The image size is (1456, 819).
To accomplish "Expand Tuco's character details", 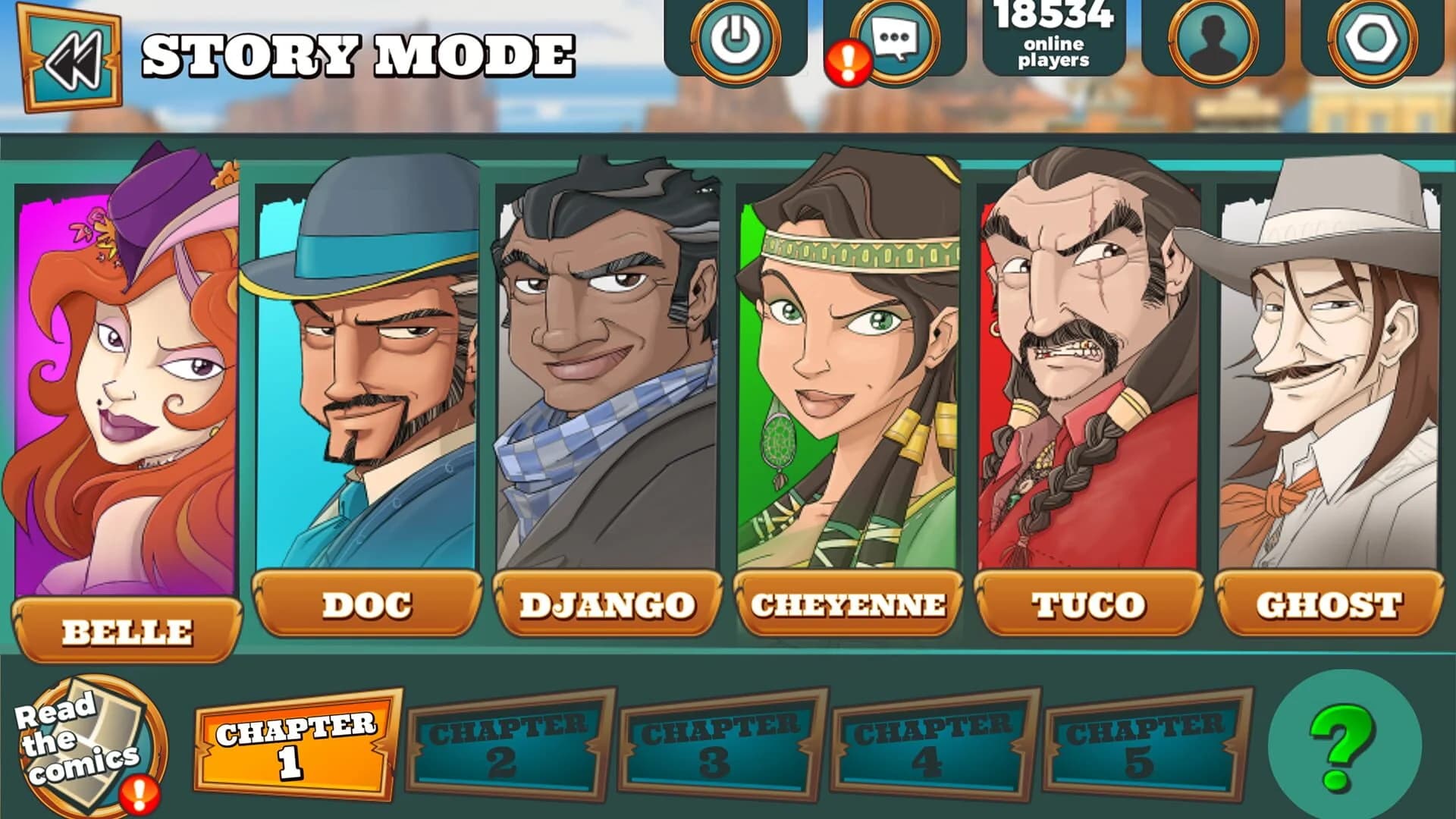I will (x=1088, y=603).
